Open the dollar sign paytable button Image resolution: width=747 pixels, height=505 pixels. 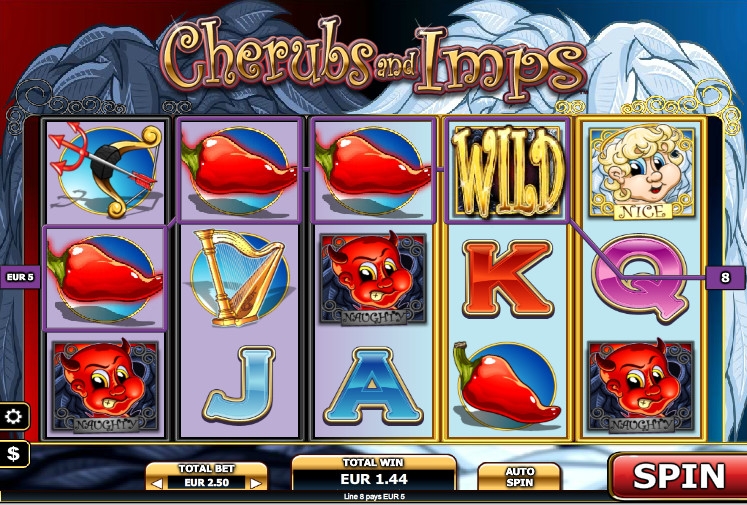coord(15,454)
